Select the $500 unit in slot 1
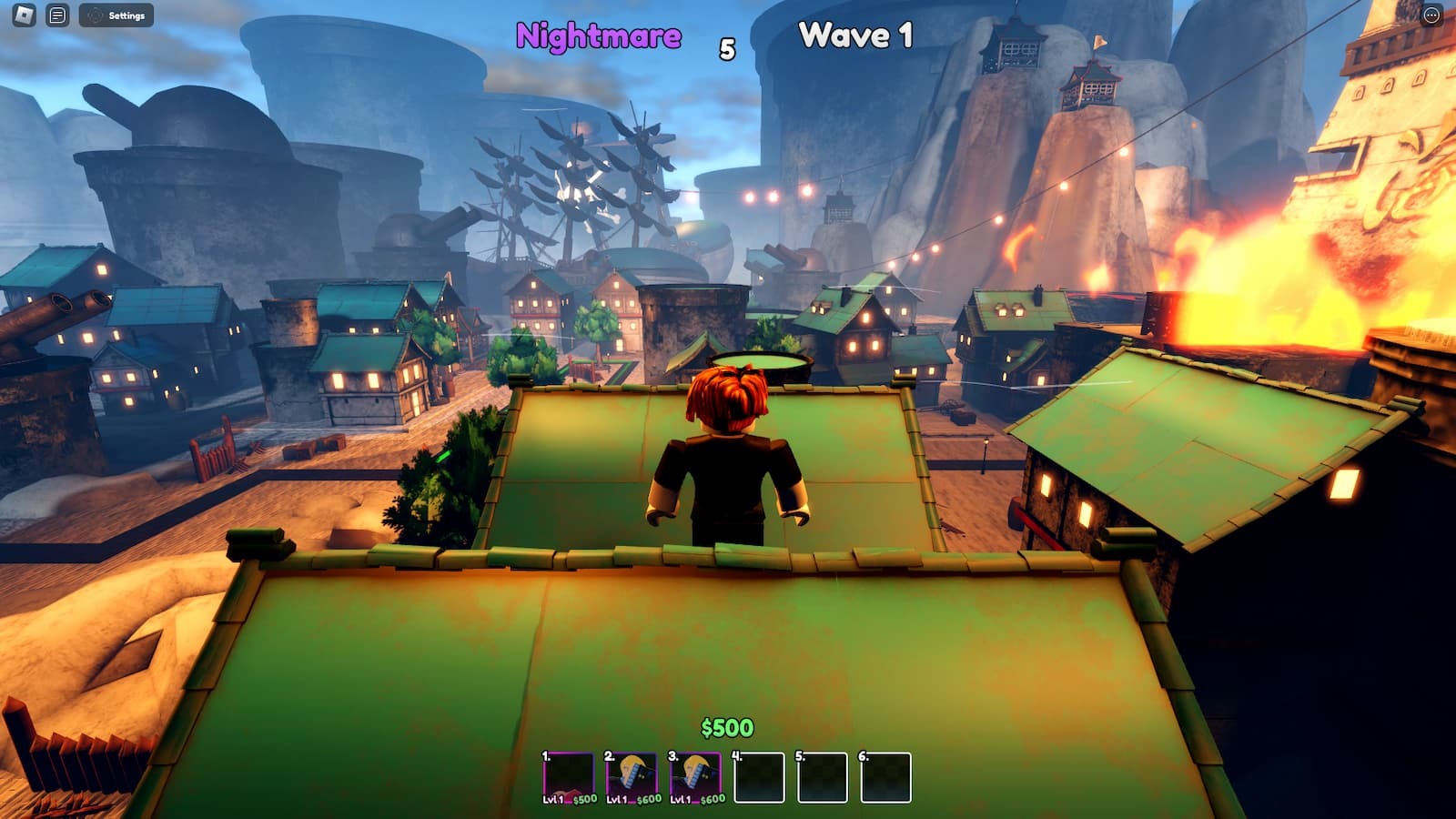The height and width of the screenshot is (819, 1456). pyautogui.click(x=568, y=776)
